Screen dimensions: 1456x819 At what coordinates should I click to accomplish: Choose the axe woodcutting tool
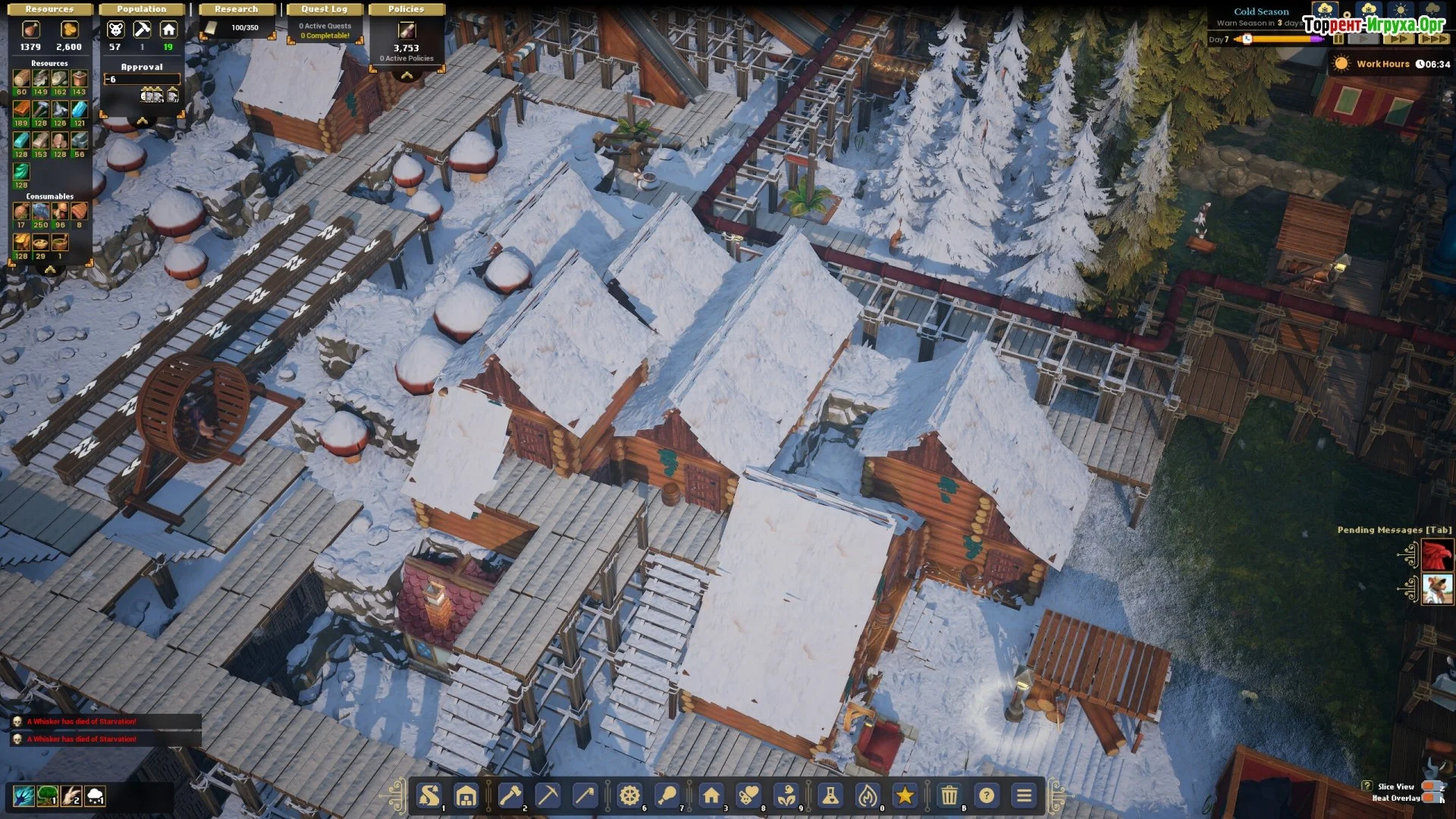(x=510, y=795)
